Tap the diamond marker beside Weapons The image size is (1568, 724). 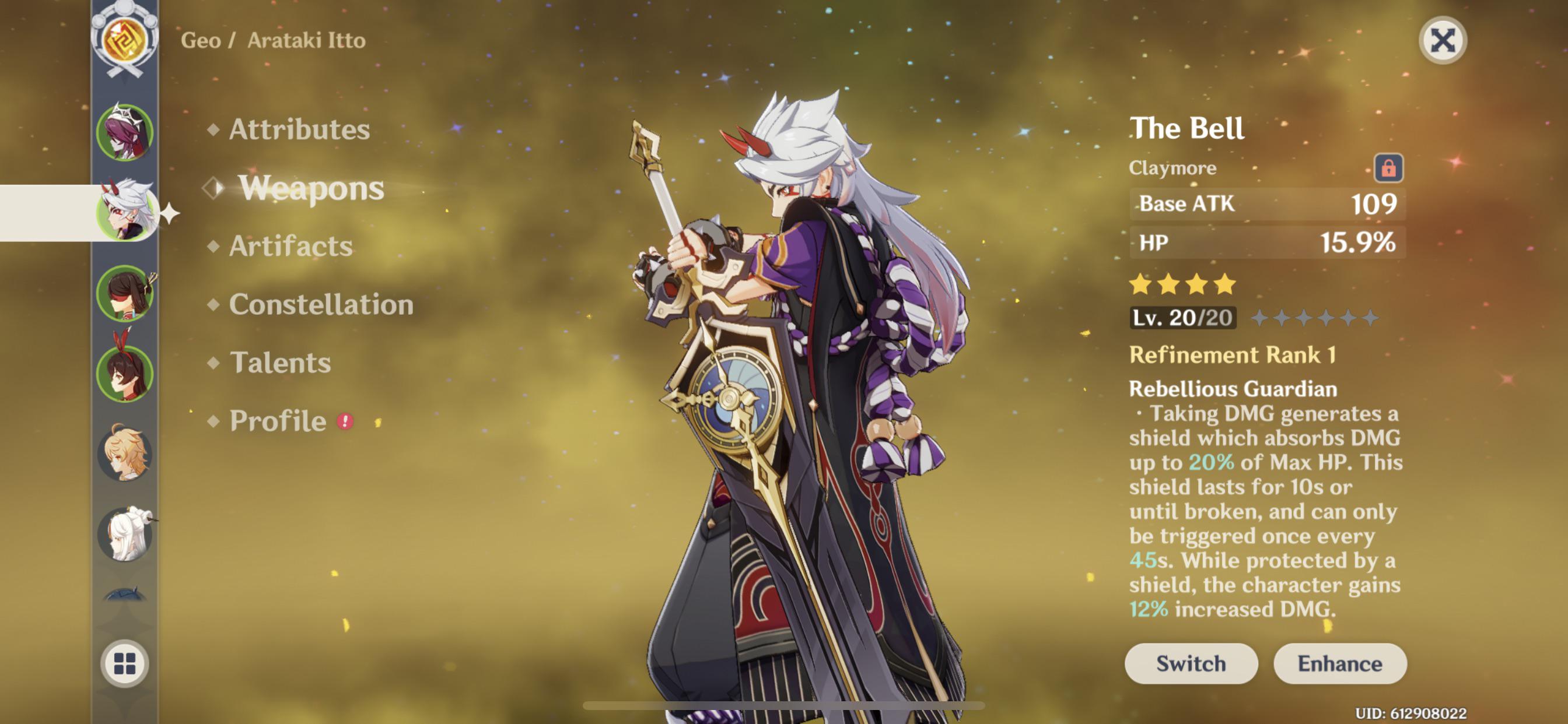pyautogui.click(x=213, y=190)
